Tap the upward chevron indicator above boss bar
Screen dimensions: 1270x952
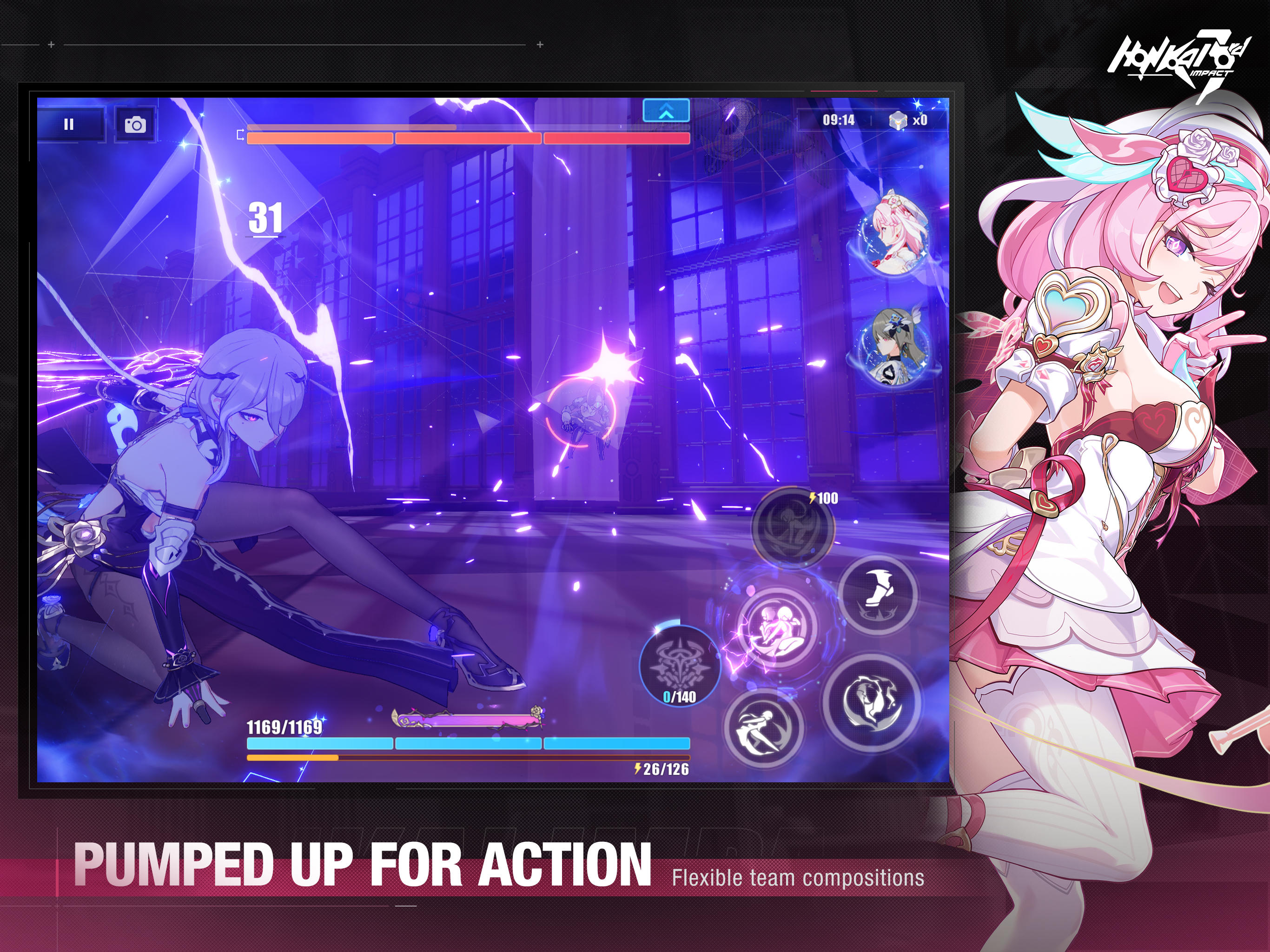point(666,112)
